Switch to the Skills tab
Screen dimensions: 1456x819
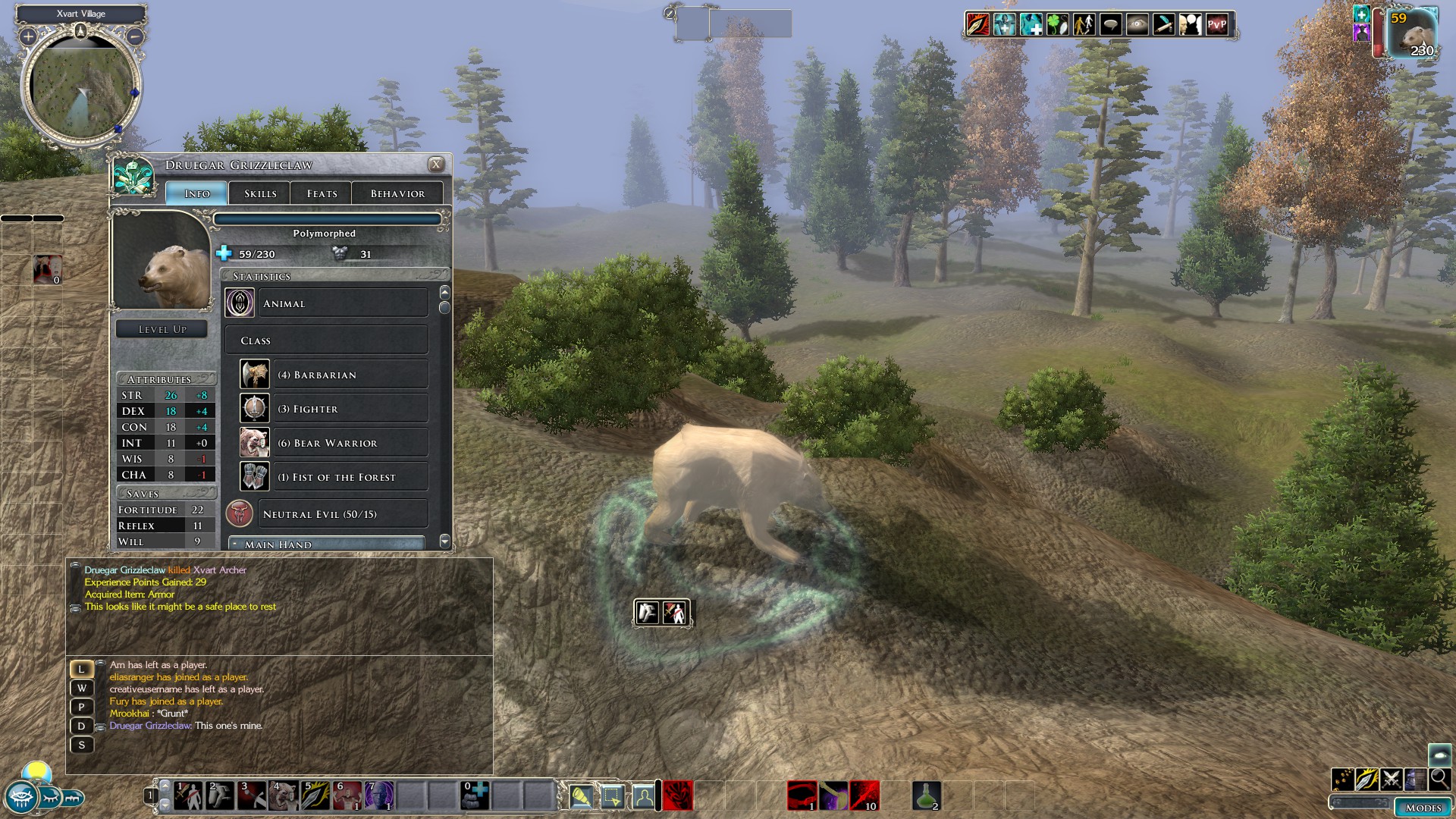pyautogui.click(x=259, y=193)
